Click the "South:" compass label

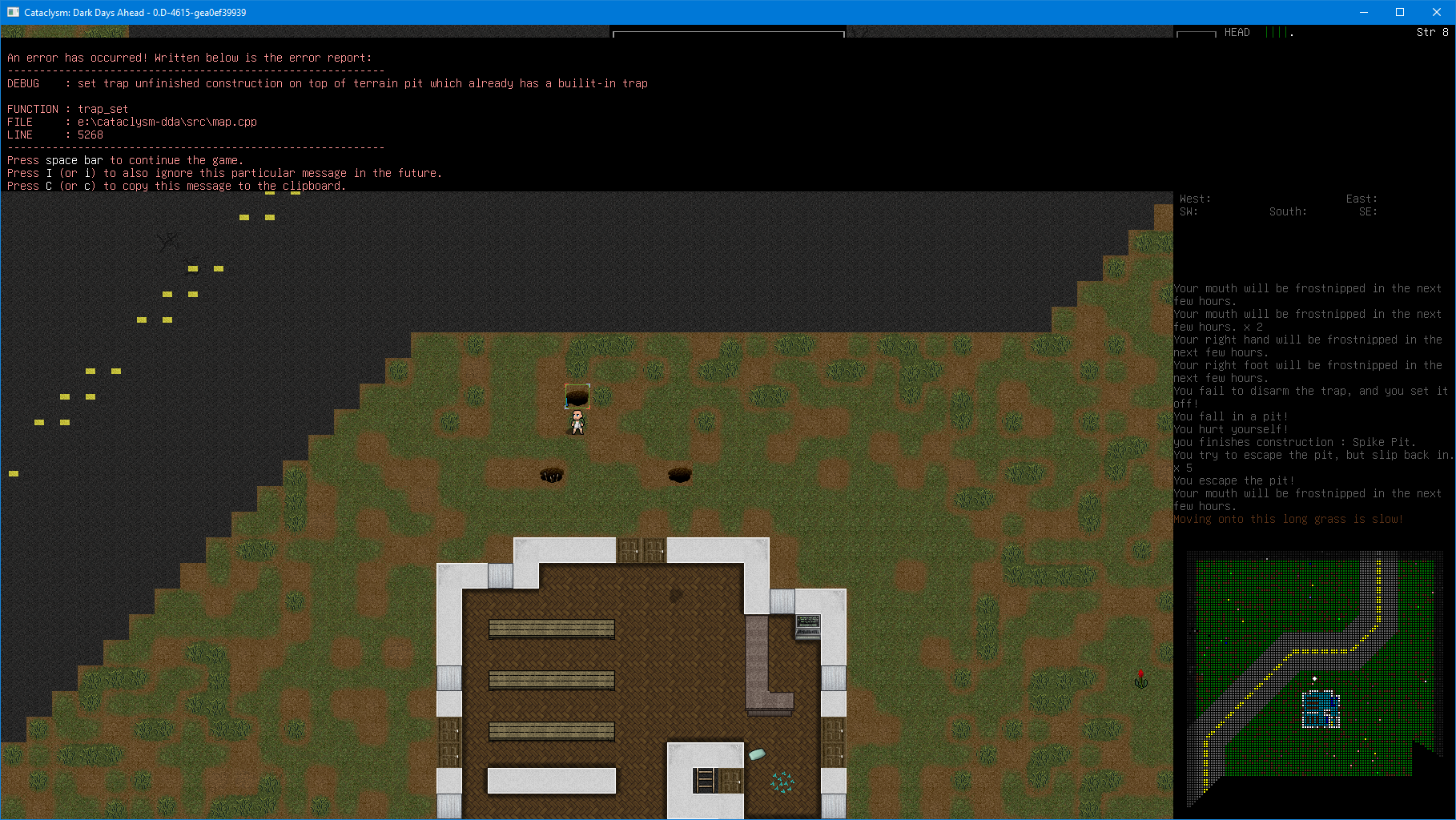click(x=1288, y=211)
